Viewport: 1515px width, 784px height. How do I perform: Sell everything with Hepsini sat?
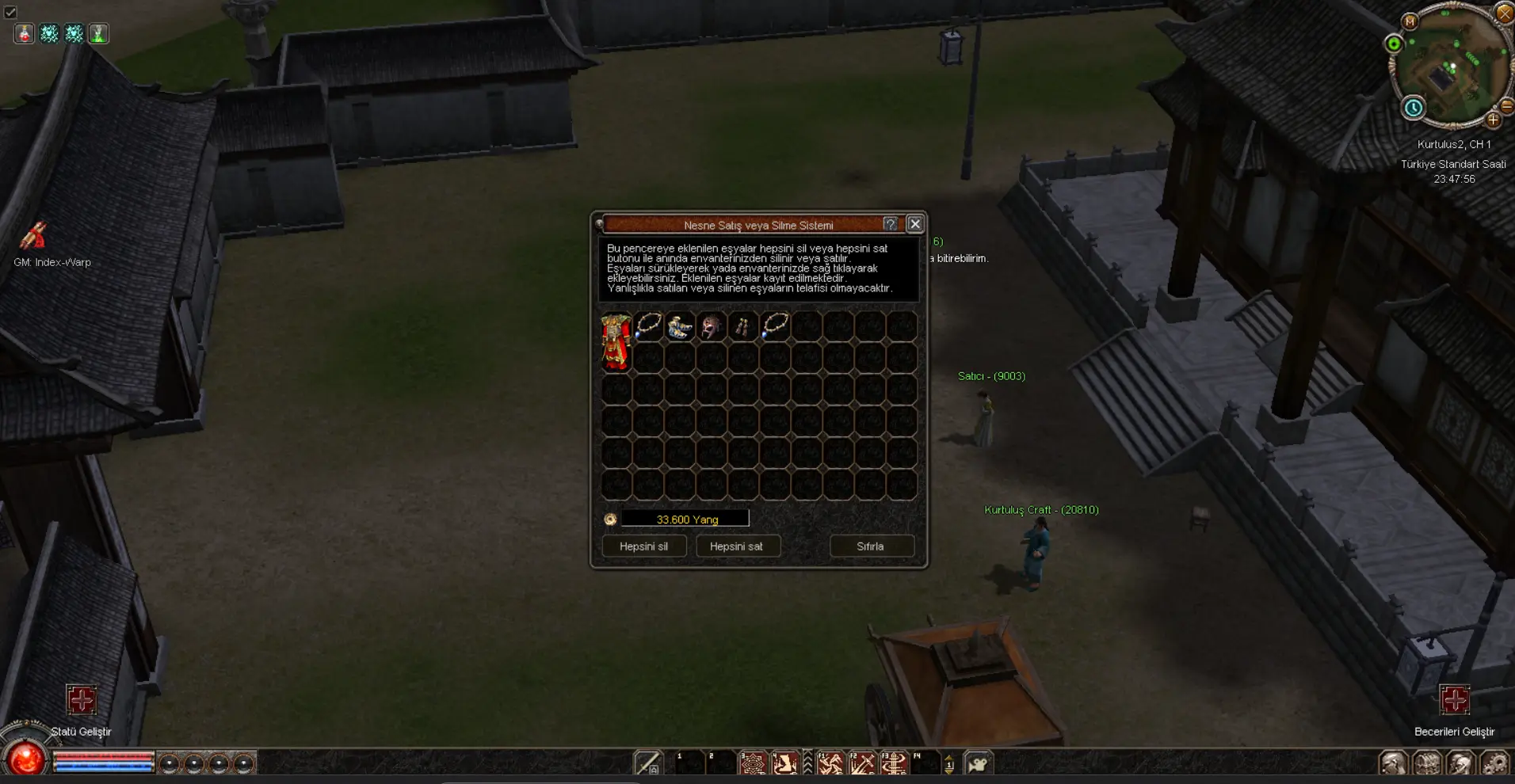[736, 546]
